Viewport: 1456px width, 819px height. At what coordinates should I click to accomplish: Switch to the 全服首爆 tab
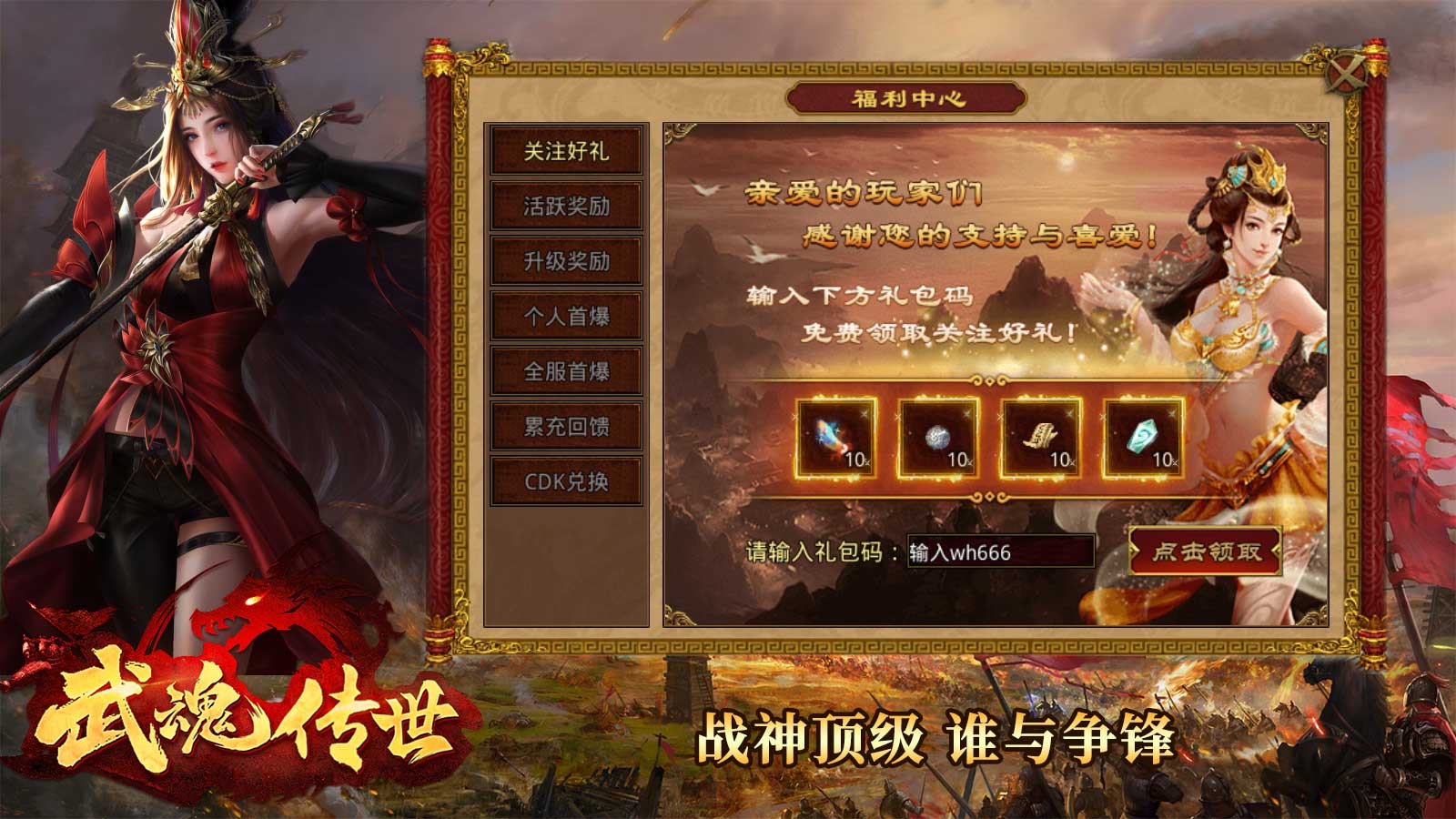(568, 371)
